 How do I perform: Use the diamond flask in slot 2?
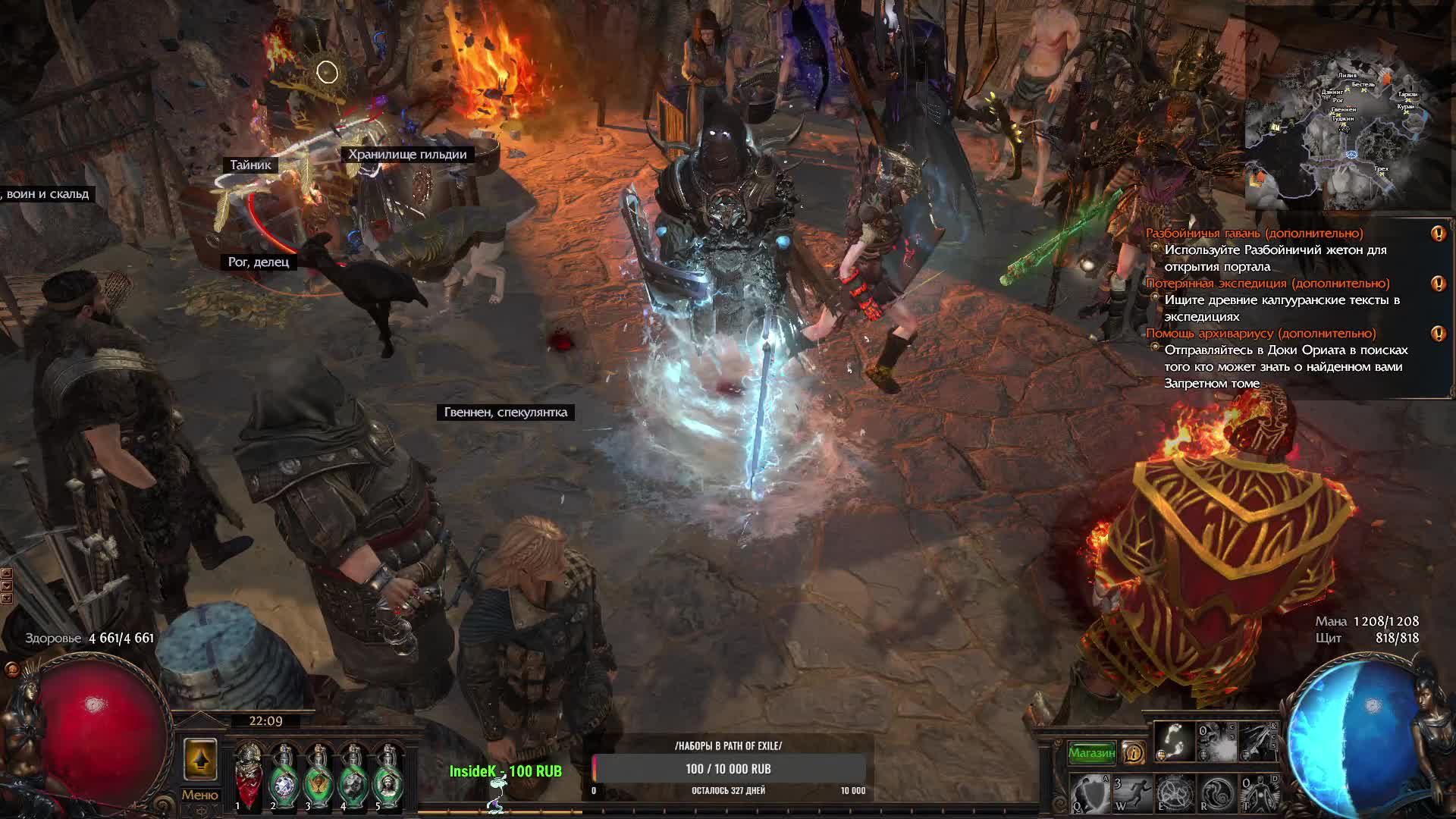(283, 773)
